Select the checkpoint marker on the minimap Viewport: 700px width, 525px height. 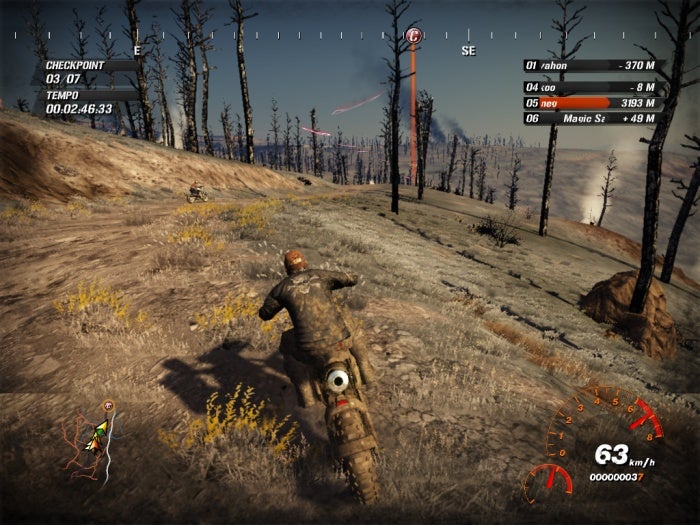108,406
